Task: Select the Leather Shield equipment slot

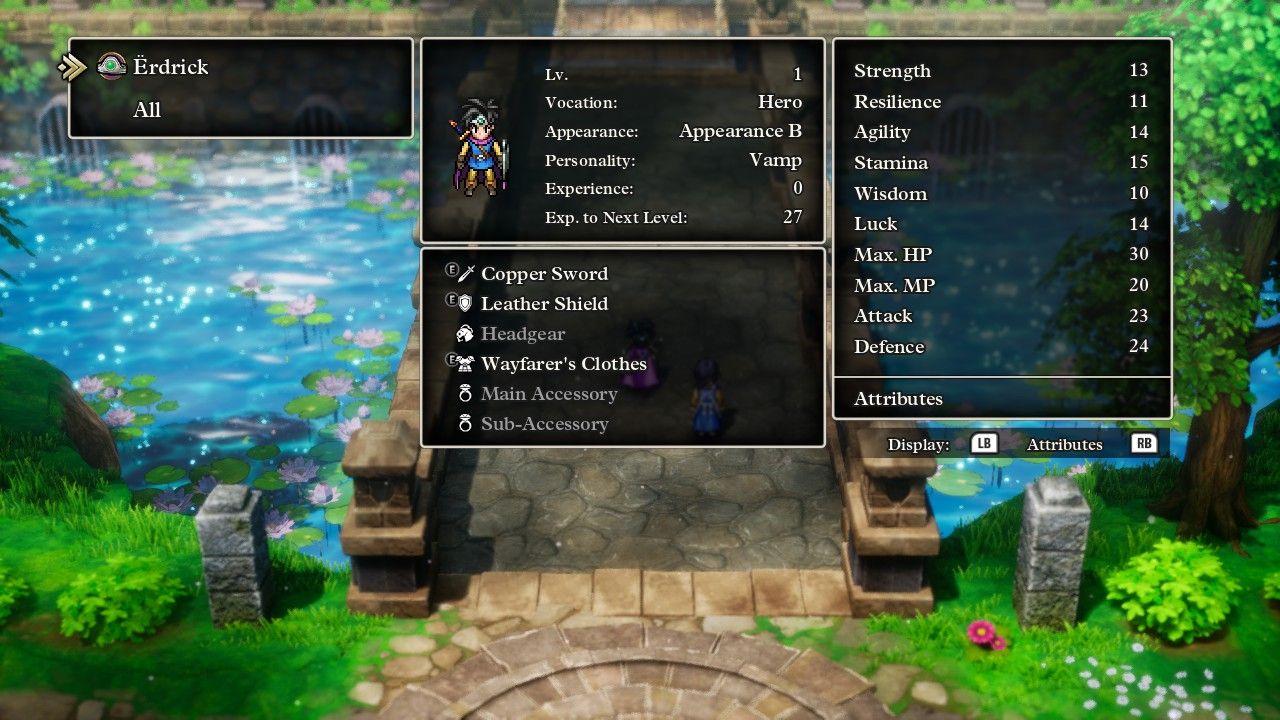Action: coord(543,304)
